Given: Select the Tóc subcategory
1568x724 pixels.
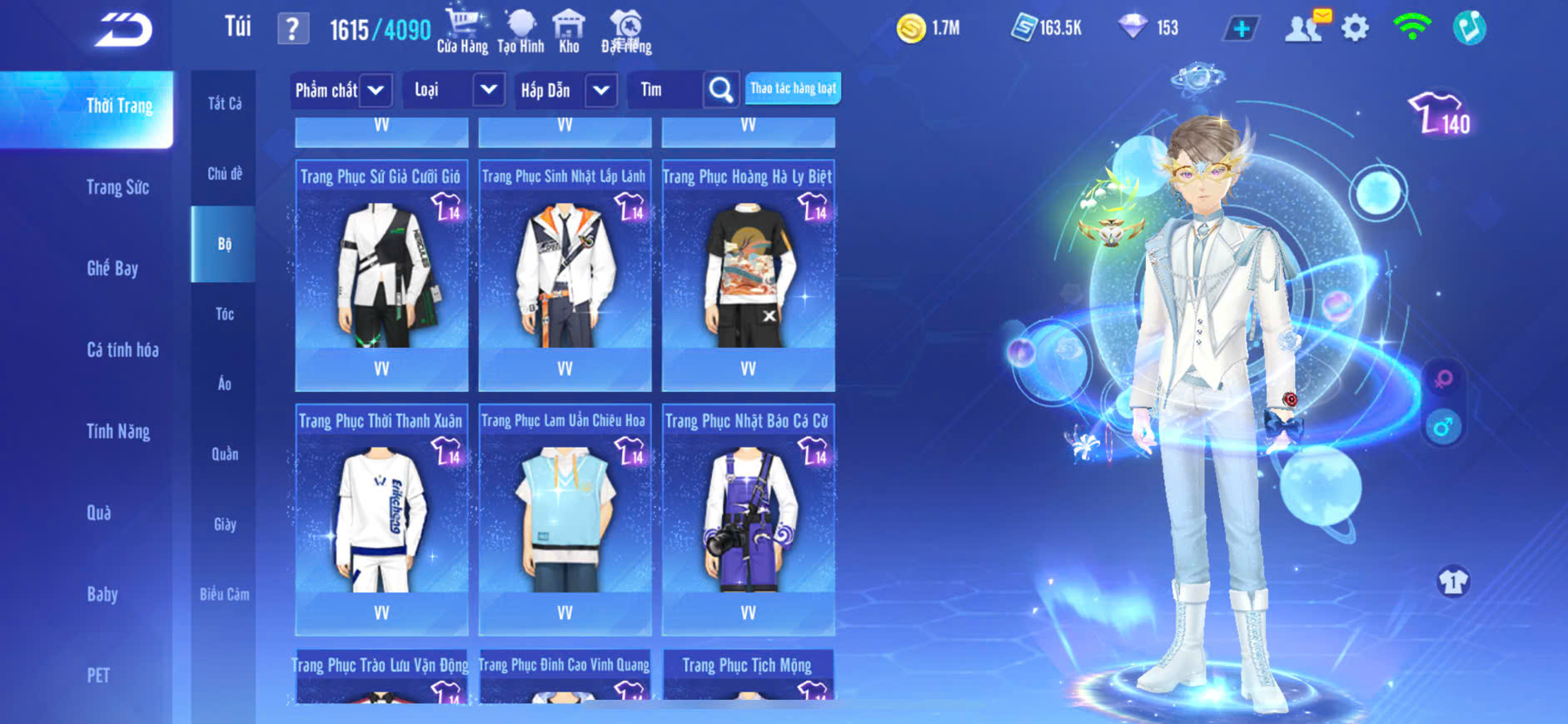Looking at the screenshot, I should [224, 314].
